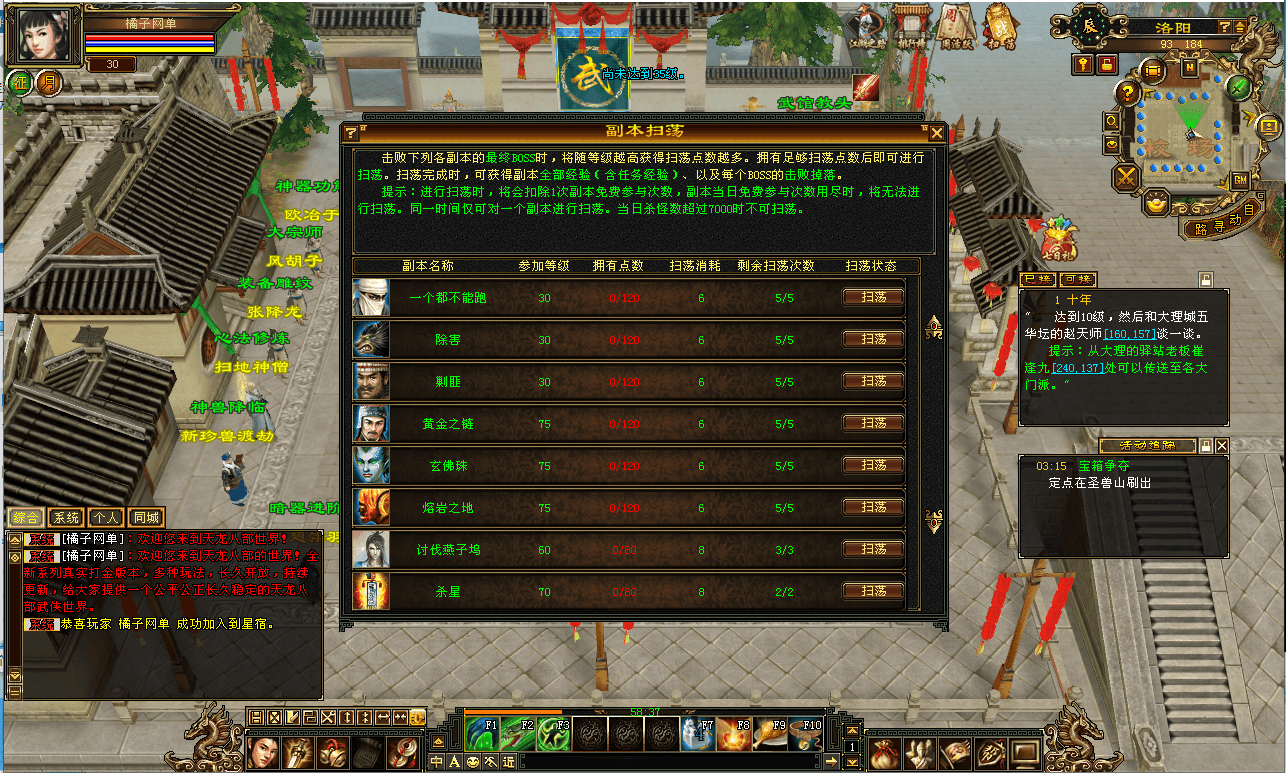The width and height of the screenshot is (1286, 773).
Task: Click the N compass marker on the minimap
Action: pyautogui.click(x=1189, y=69)
